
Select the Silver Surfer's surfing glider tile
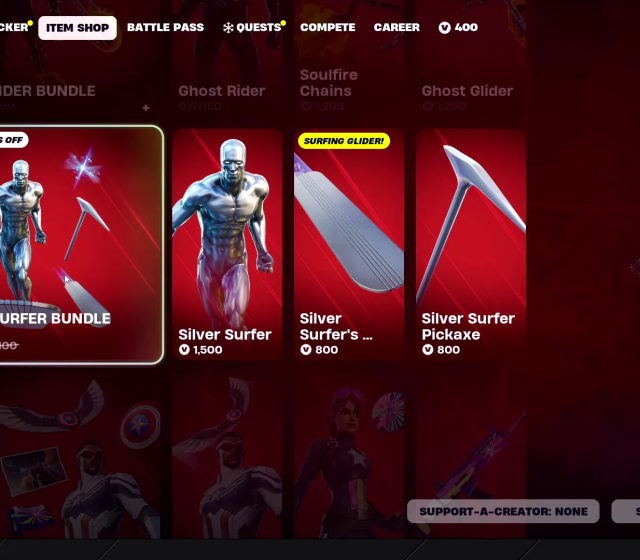tap(348, 245)
